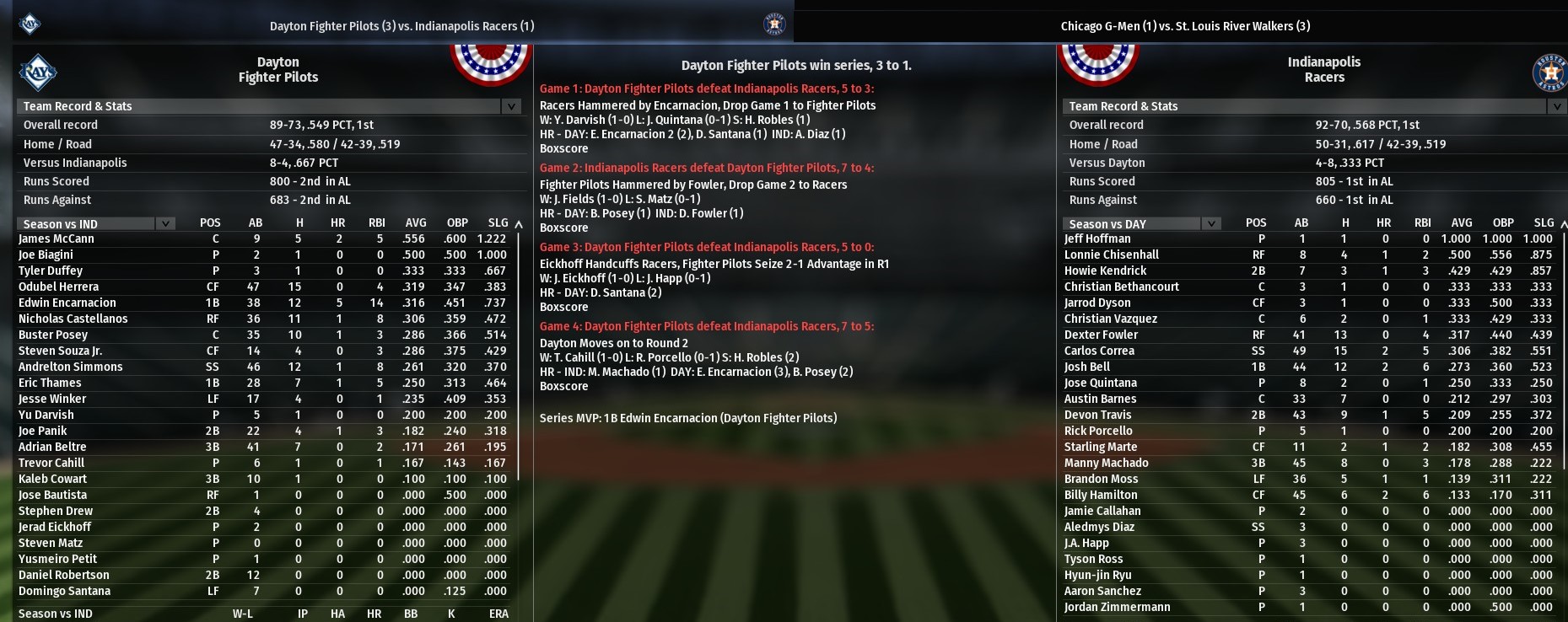
Task: Select James McCann player row
Action: [x=57, y=239]
